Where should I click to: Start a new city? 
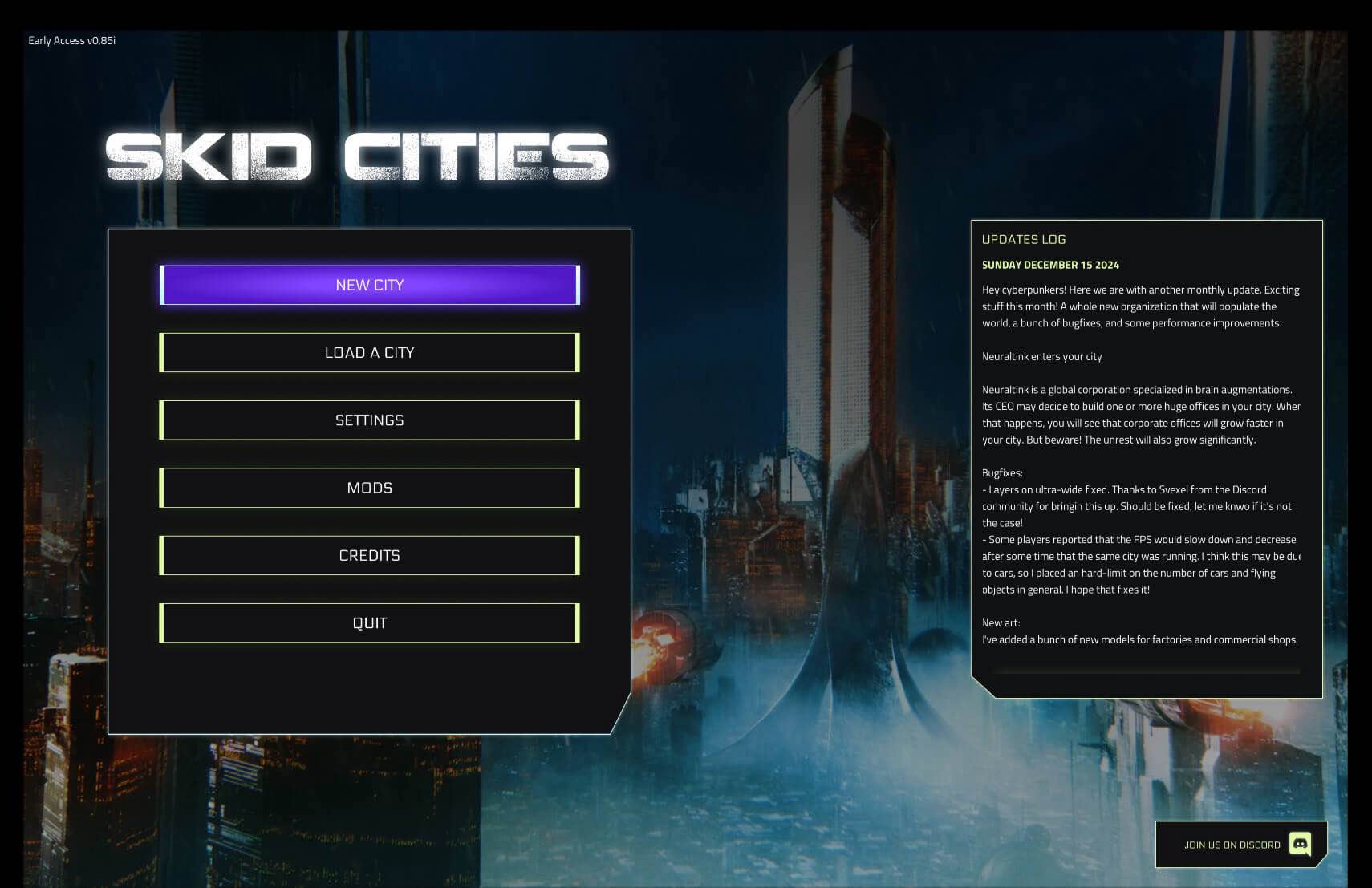coord(369,285)
